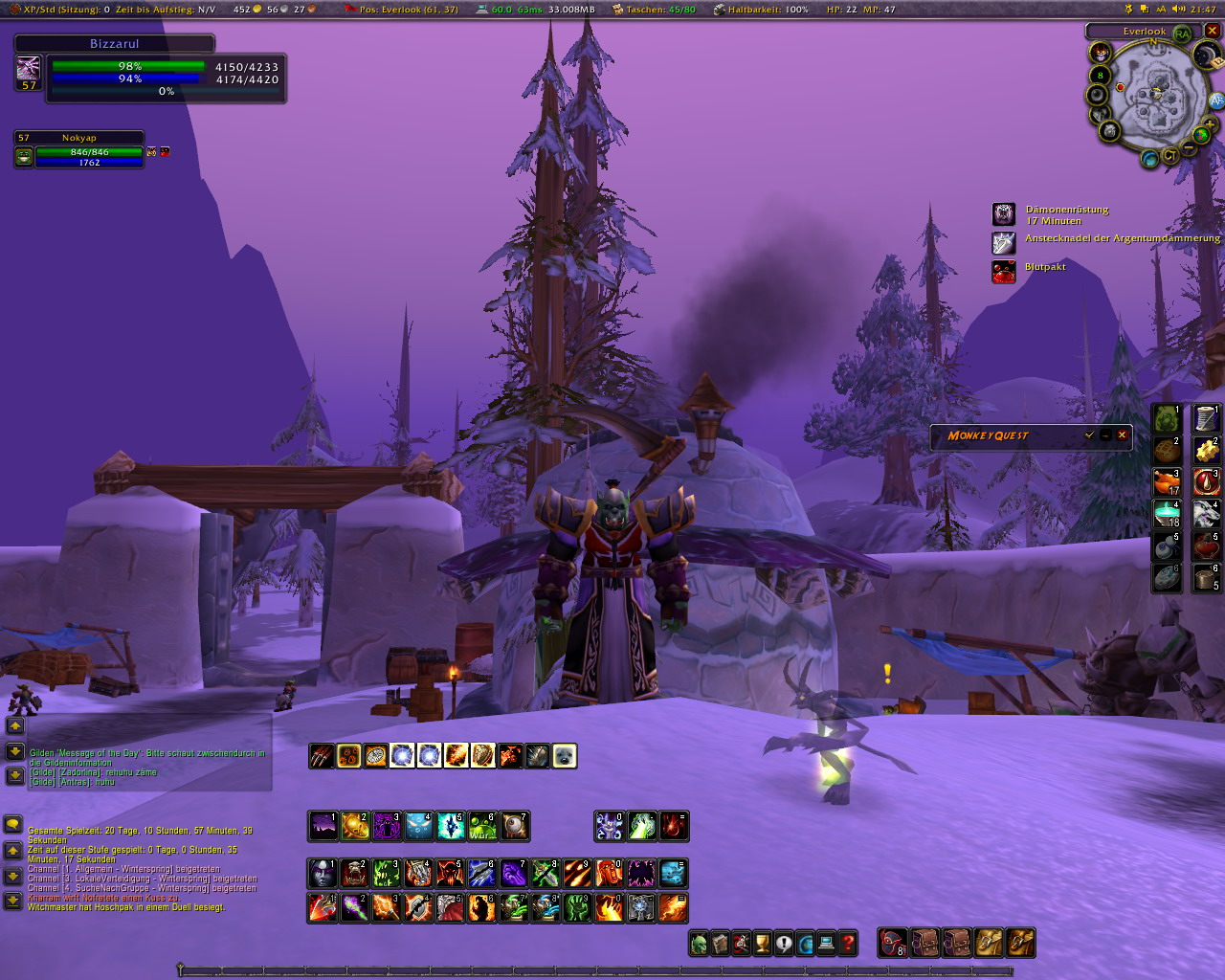Open the spellbook micro button
The height and width of the screenshot is (980, 1225).
[721, 945]
